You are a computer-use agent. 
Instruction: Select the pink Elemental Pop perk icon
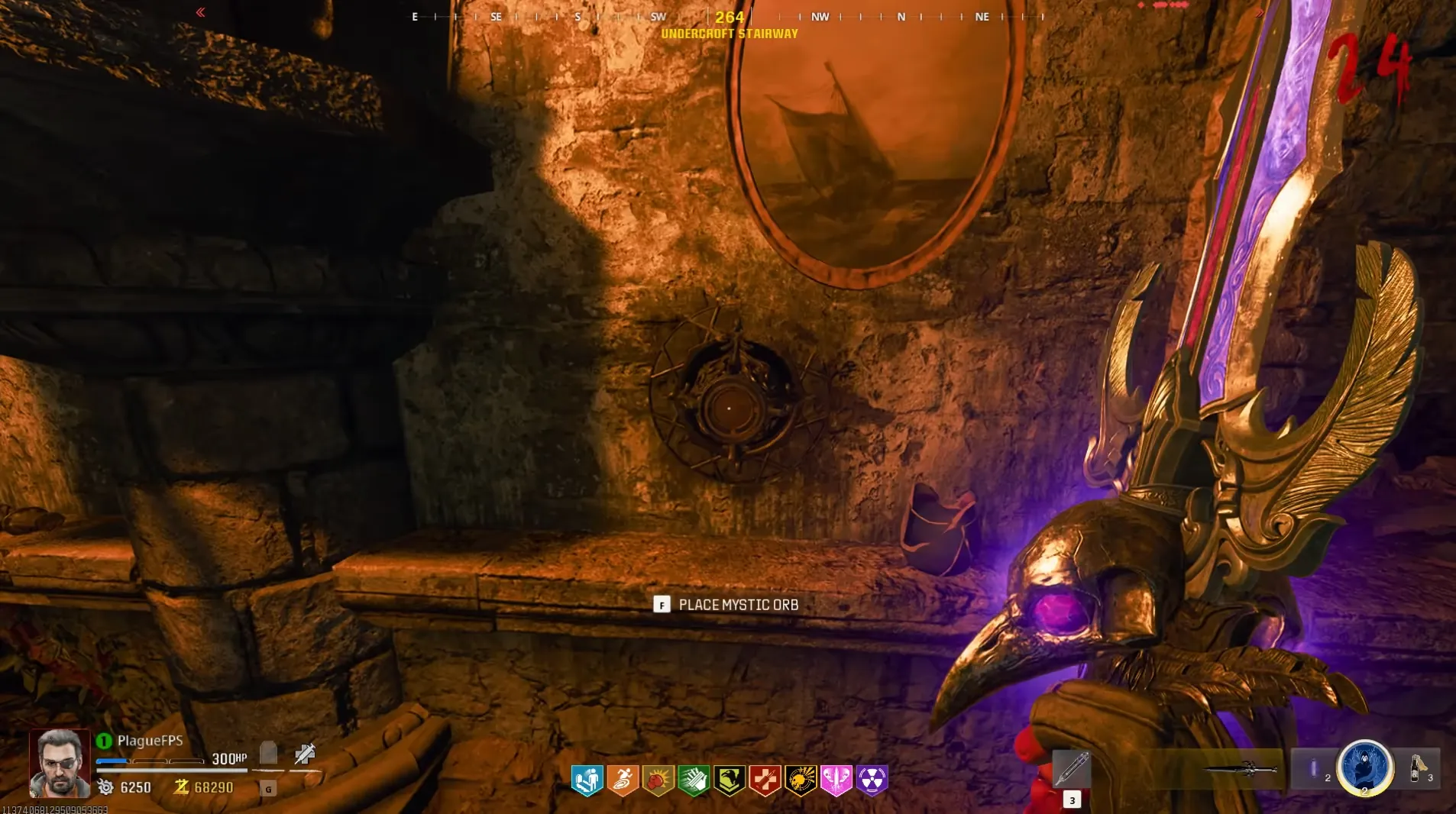[836, 780]
